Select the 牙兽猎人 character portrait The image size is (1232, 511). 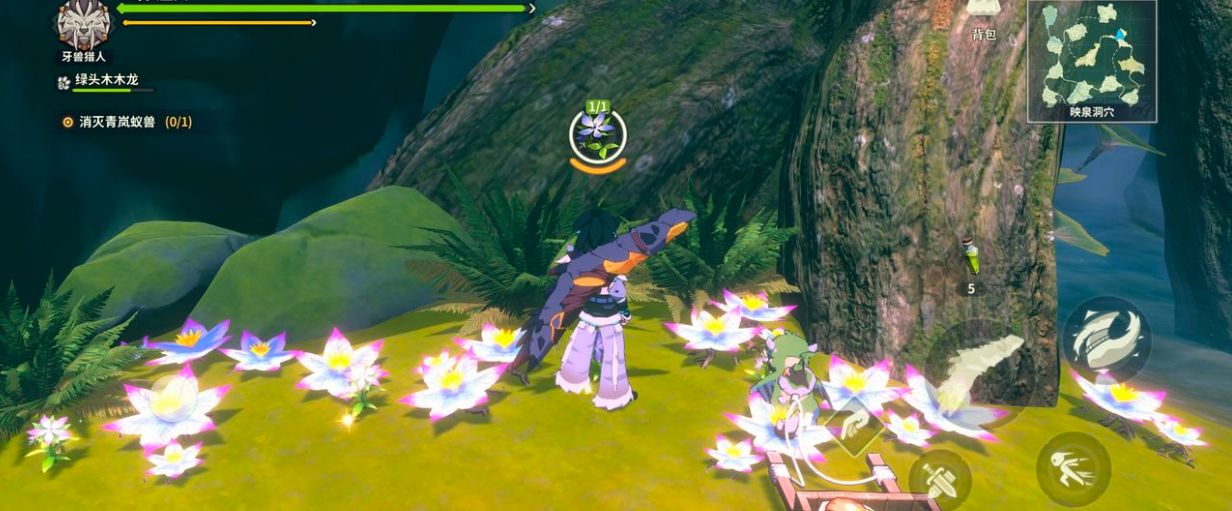[x=83, y=24]
